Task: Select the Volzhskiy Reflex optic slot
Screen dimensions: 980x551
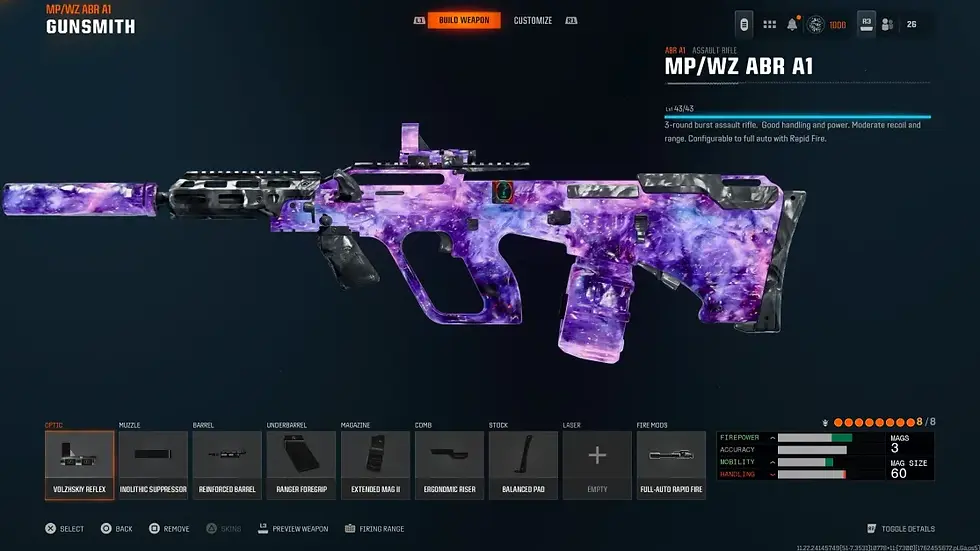Action: (x=80, y=465)
